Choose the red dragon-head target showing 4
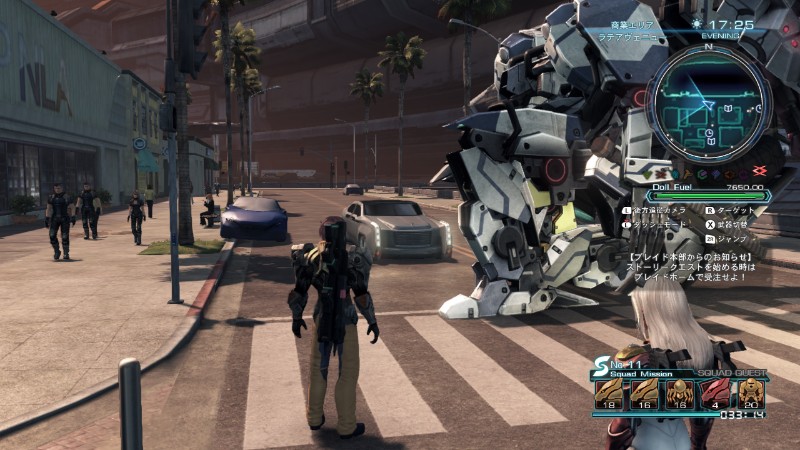800x450 pixels. 715,392
